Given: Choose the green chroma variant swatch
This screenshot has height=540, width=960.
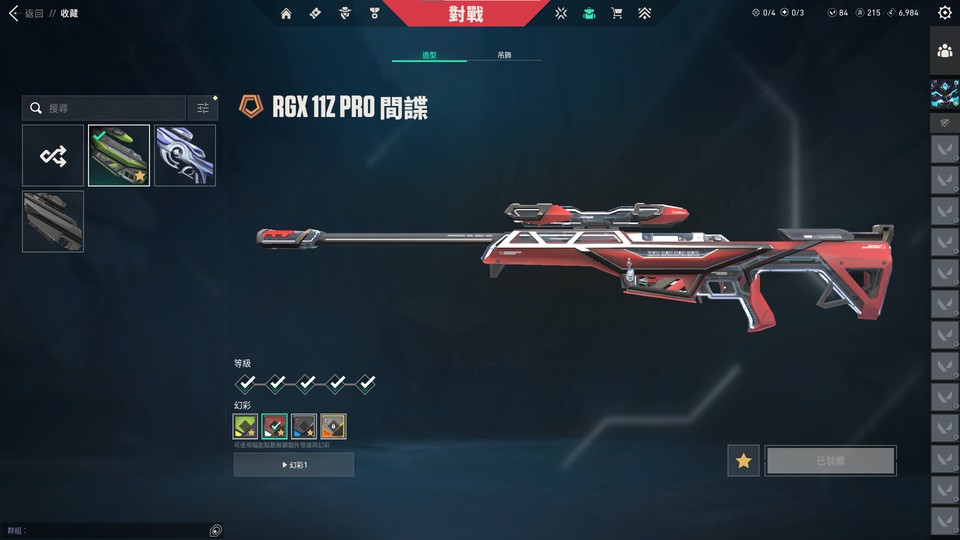Looking at the screenshot, I should tap(246, 427).
